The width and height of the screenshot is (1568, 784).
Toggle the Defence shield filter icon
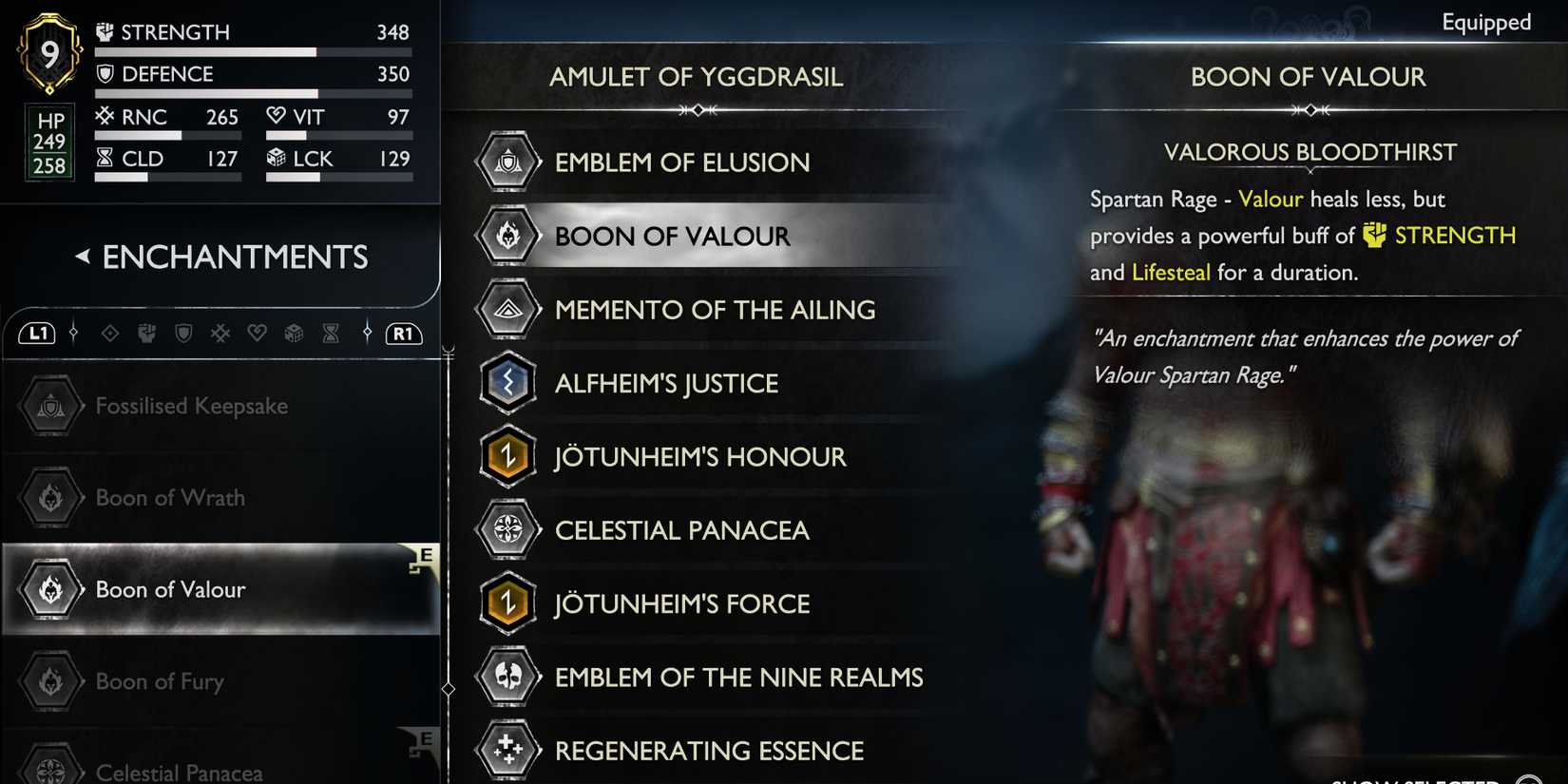[183, 333]
